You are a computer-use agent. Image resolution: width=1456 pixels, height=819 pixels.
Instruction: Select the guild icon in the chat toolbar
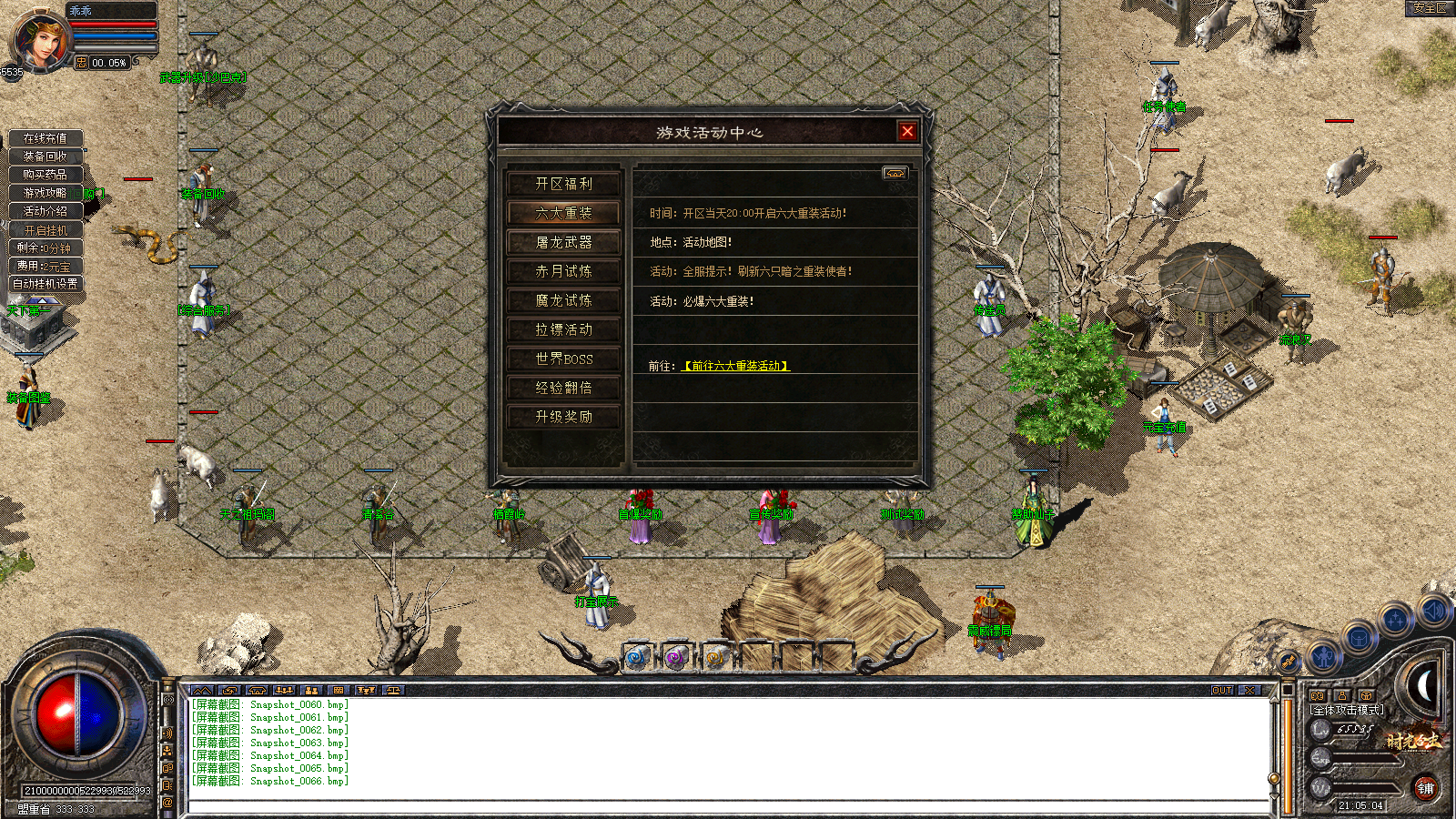tap(366, 690)
